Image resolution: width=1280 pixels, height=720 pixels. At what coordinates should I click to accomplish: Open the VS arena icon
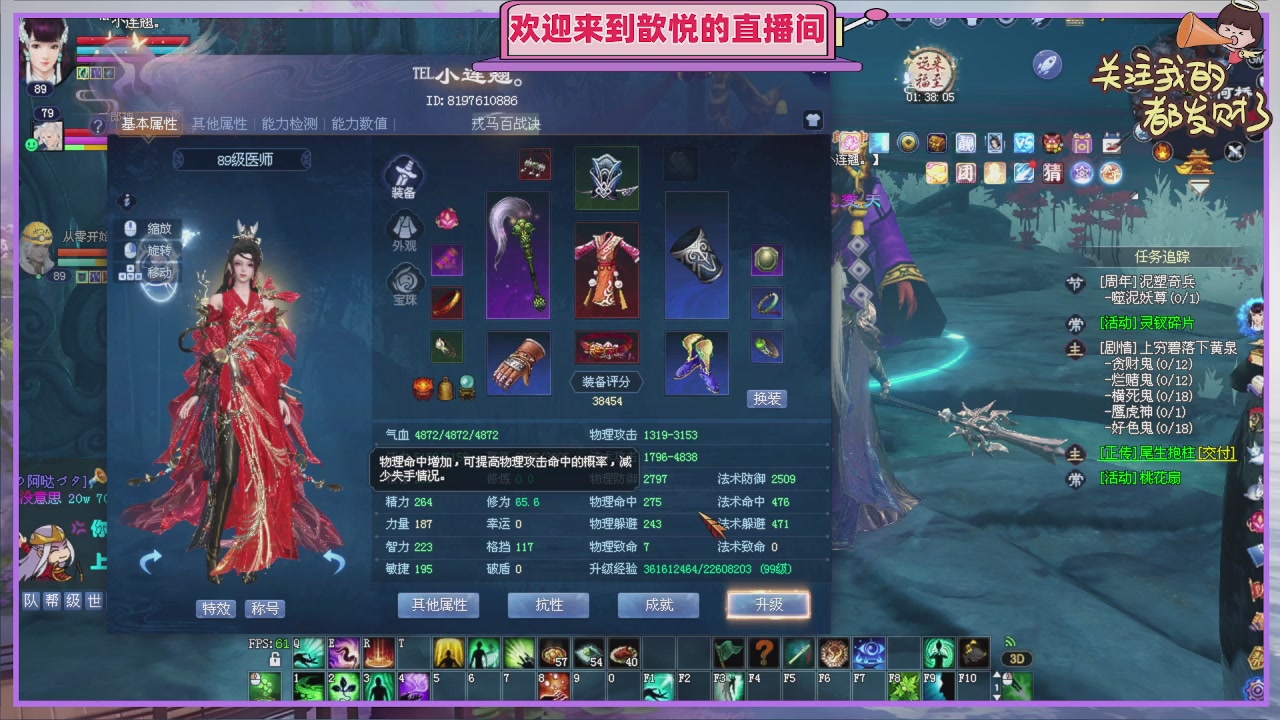pyautogui.click(x=1023, y=144)
